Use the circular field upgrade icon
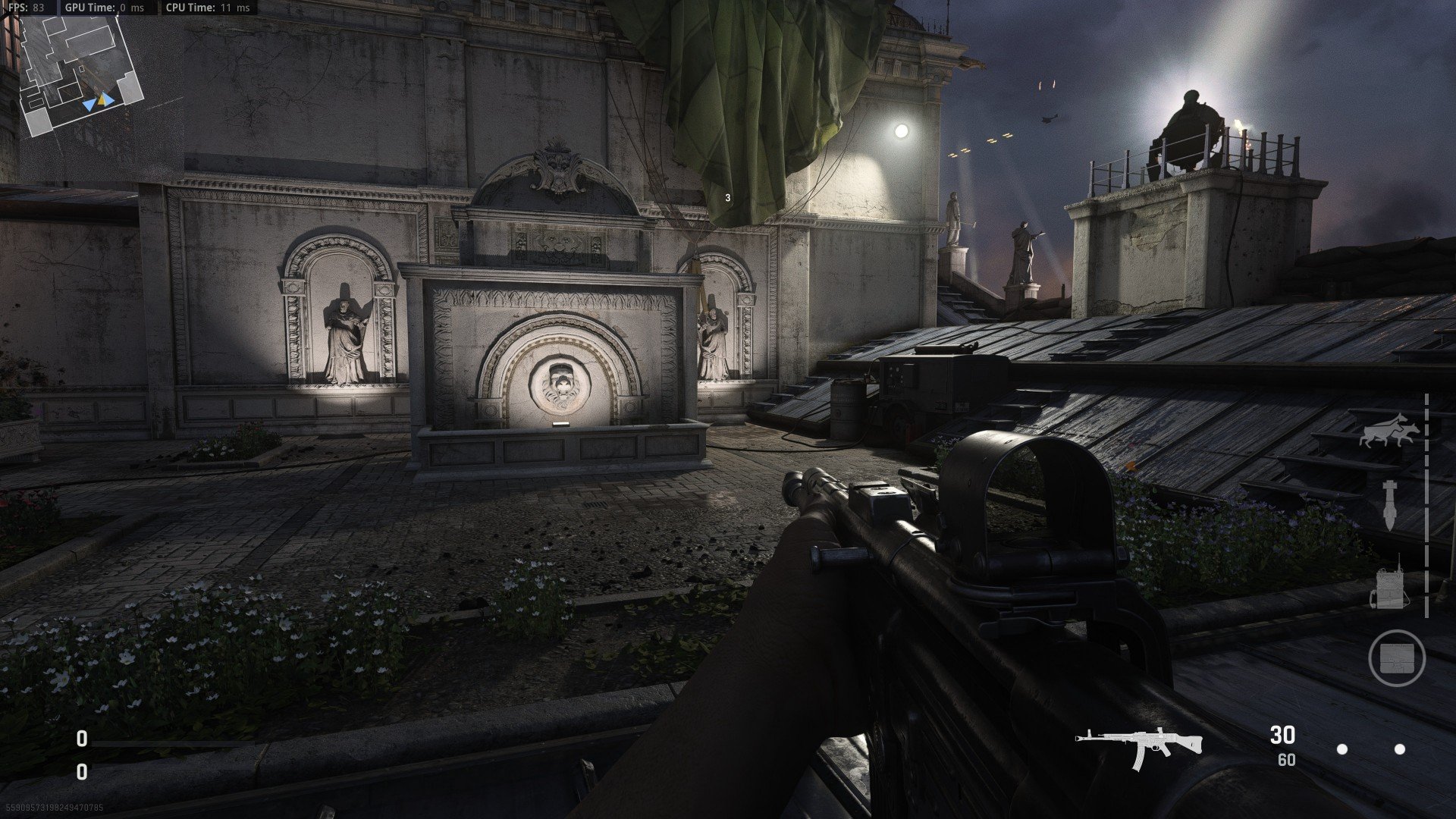Screen dimensions: 1456x819 [x=1397, y=658]
